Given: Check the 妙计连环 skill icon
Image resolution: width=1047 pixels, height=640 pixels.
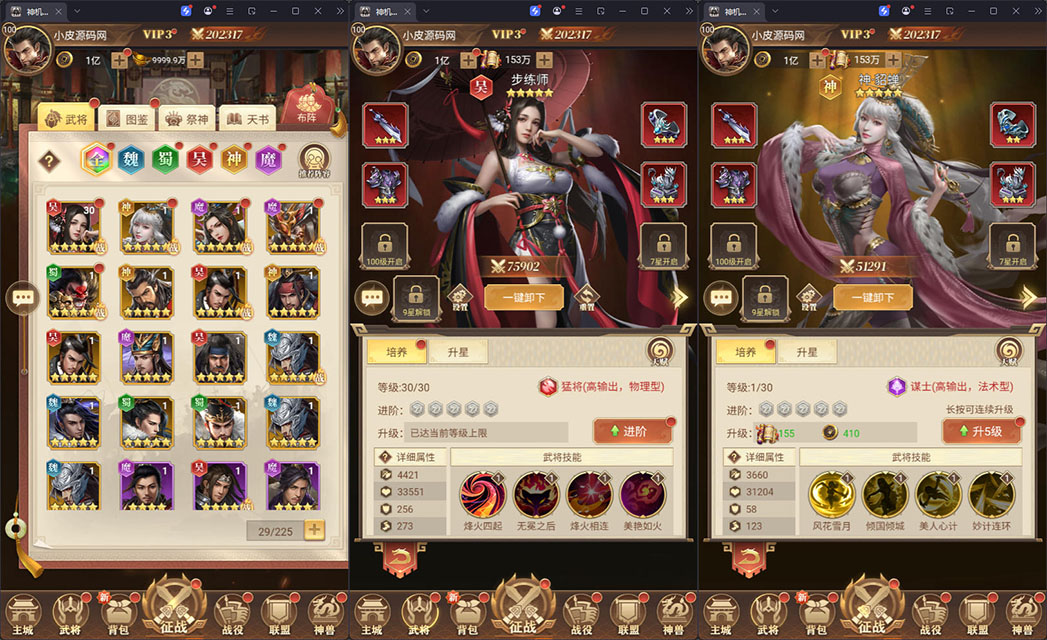Looking at the screenshot, I should pos(993,494).
